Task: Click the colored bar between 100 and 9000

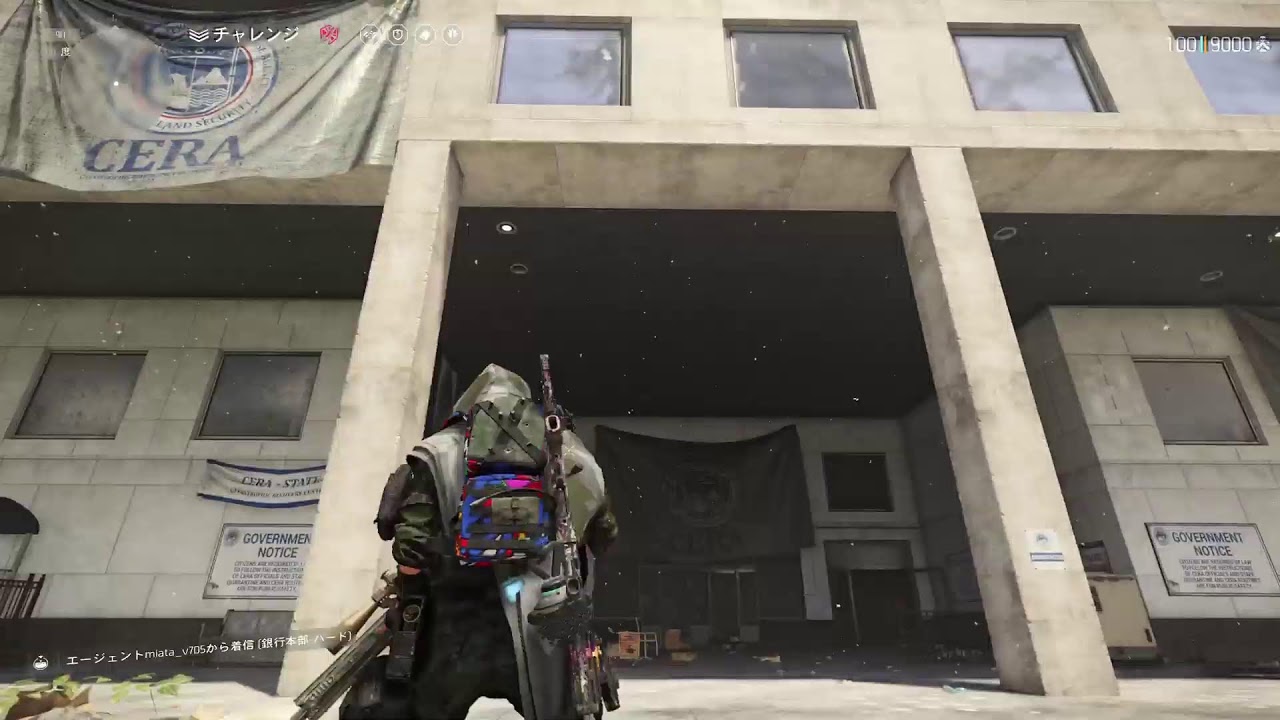Action: click(x=1202, y=43)
